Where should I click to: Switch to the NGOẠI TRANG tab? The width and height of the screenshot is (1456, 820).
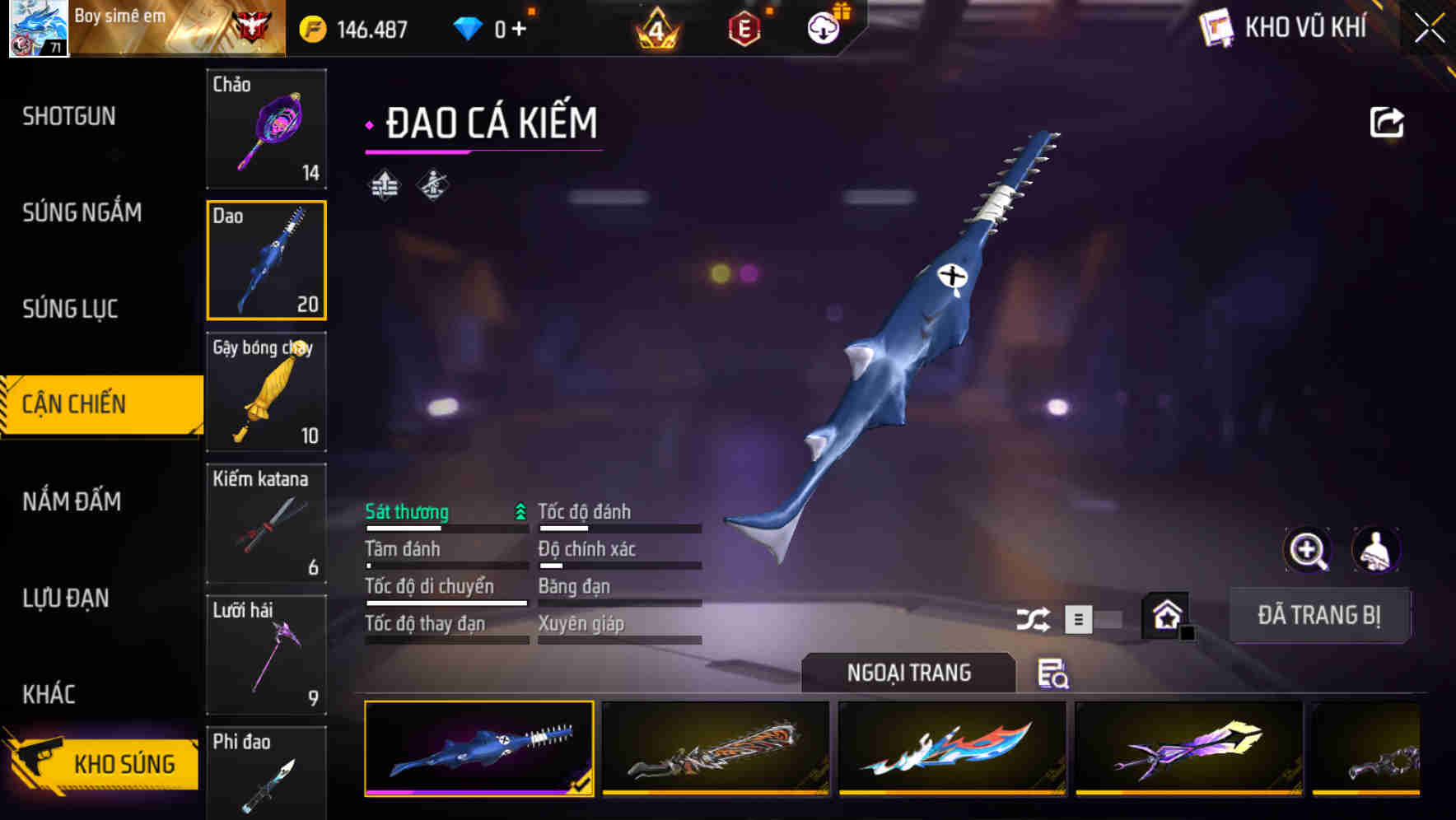pyautogui.click(x=909, y=673)
